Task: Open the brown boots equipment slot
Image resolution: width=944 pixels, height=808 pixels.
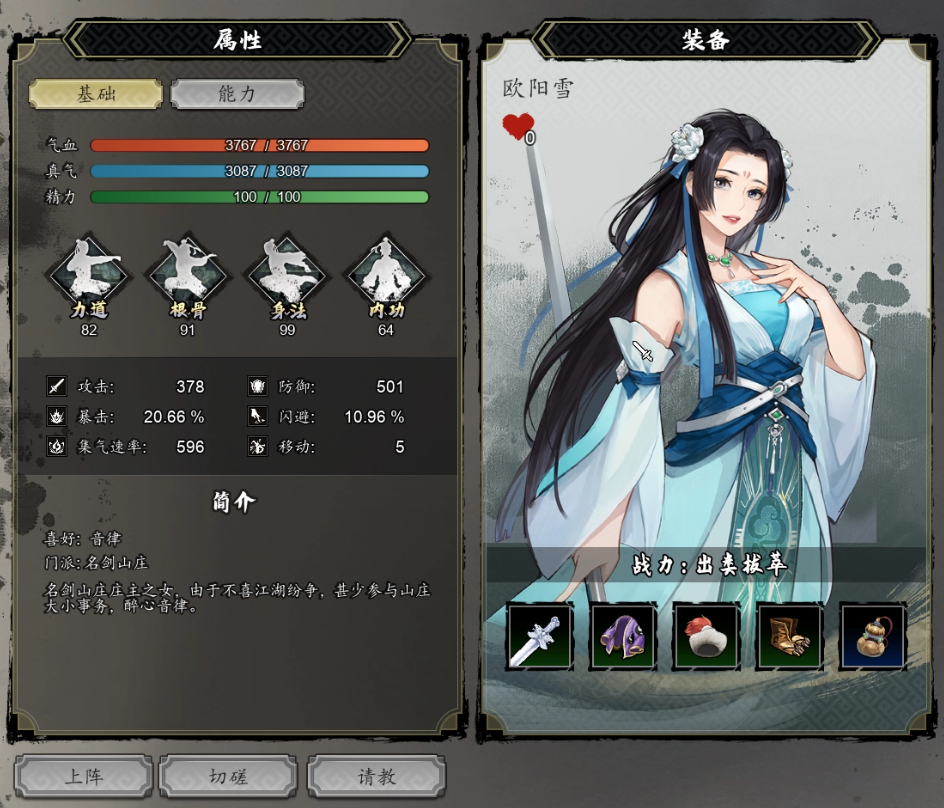Action: point(790,636)
